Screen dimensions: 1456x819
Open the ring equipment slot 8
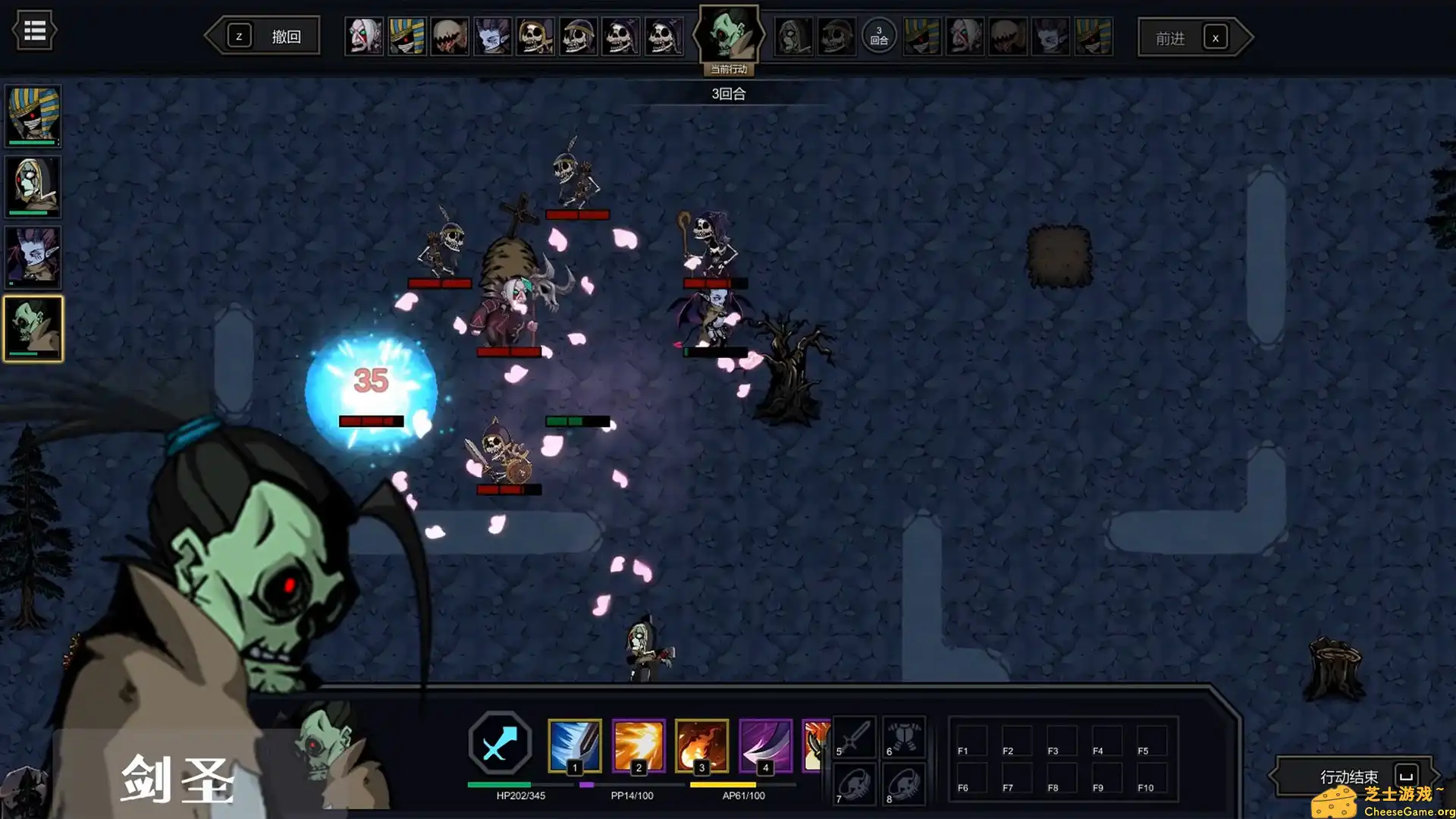904,783
